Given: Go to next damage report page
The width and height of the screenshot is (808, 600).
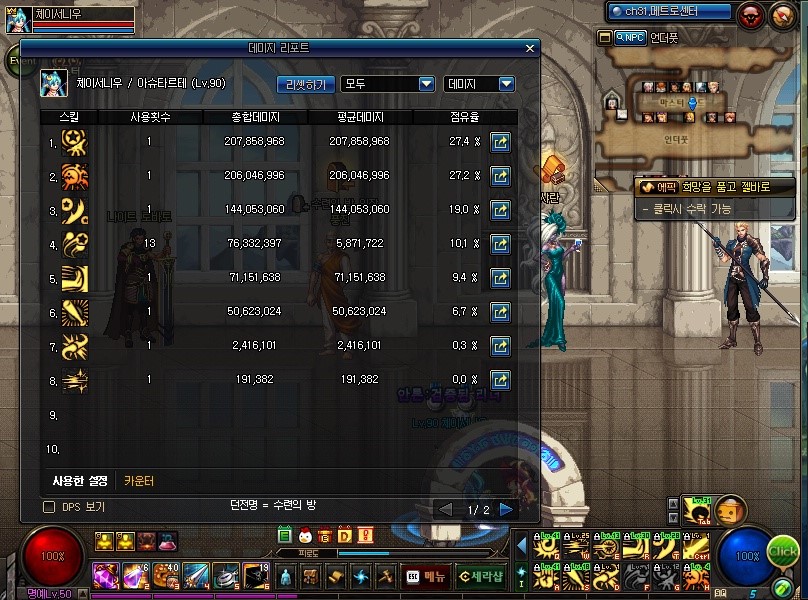Looking at the screenshot, I should [506, 509].
